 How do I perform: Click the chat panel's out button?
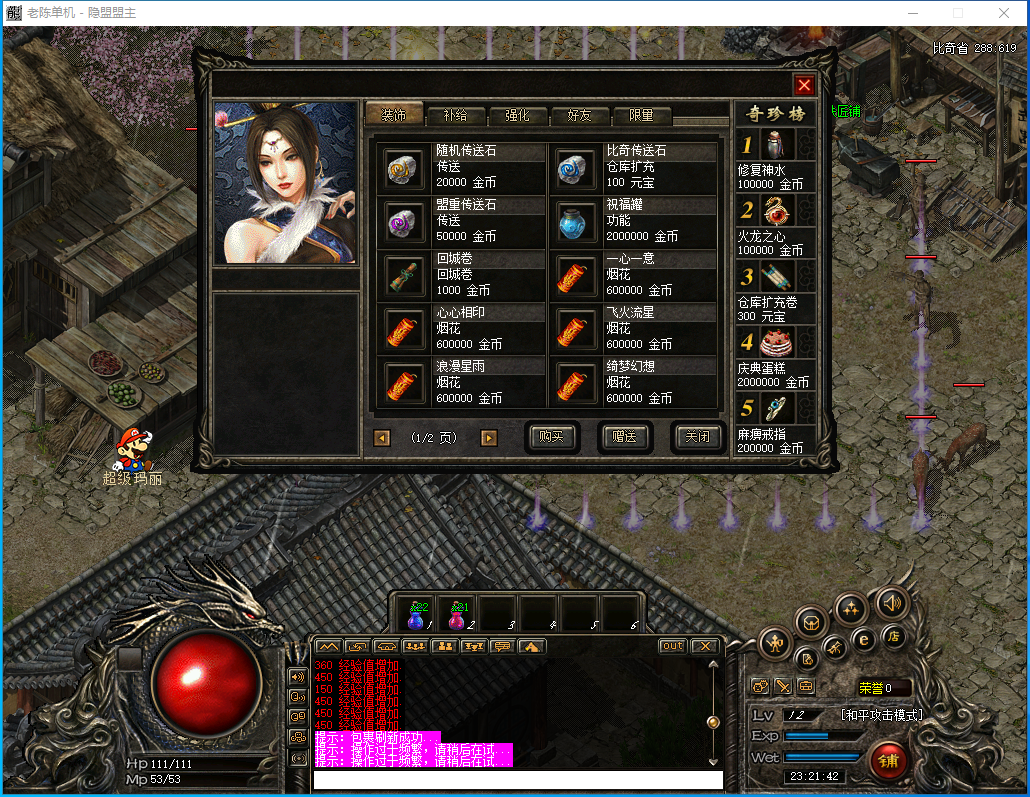click(672, 646)
